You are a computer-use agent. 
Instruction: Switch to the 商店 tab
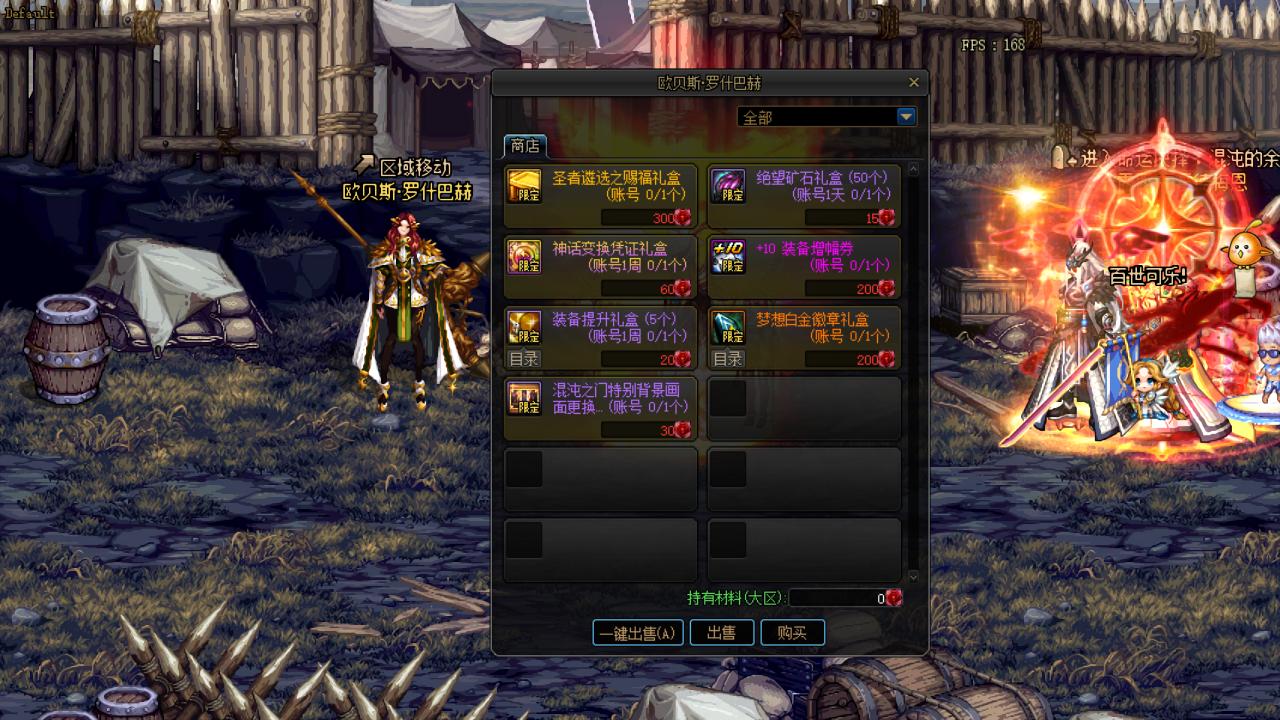(x=525, y=146)
